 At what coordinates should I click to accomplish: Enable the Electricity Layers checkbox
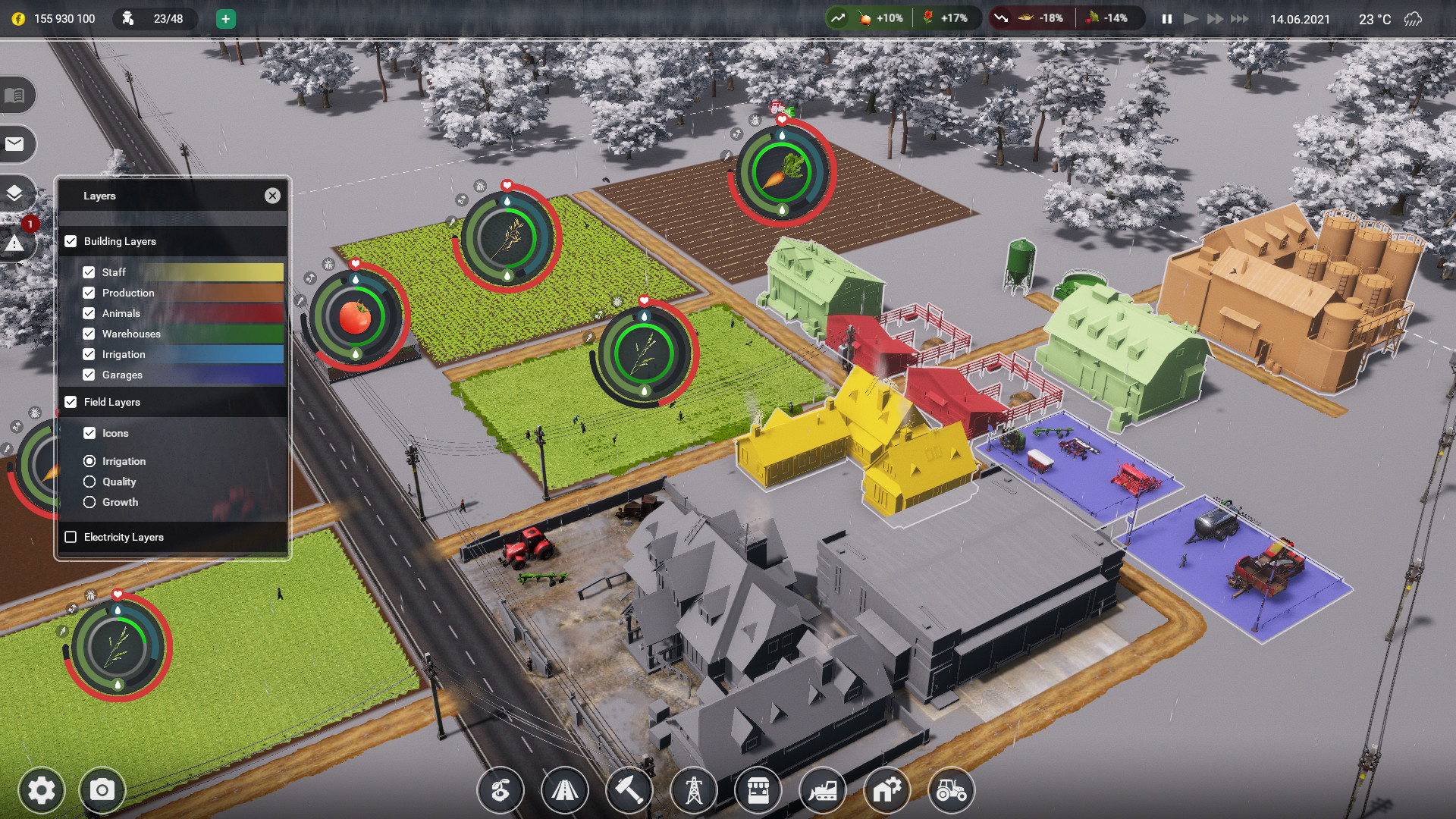tap(71, 536)
